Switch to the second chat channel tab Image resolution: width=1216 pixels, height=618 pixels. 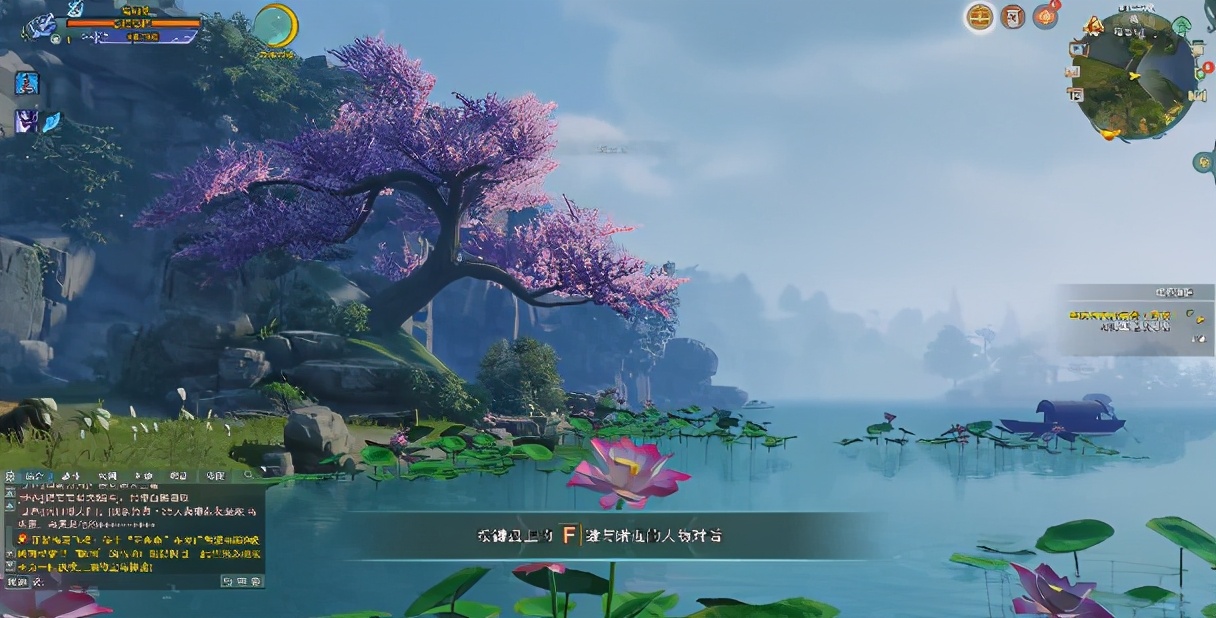(70, 476)
